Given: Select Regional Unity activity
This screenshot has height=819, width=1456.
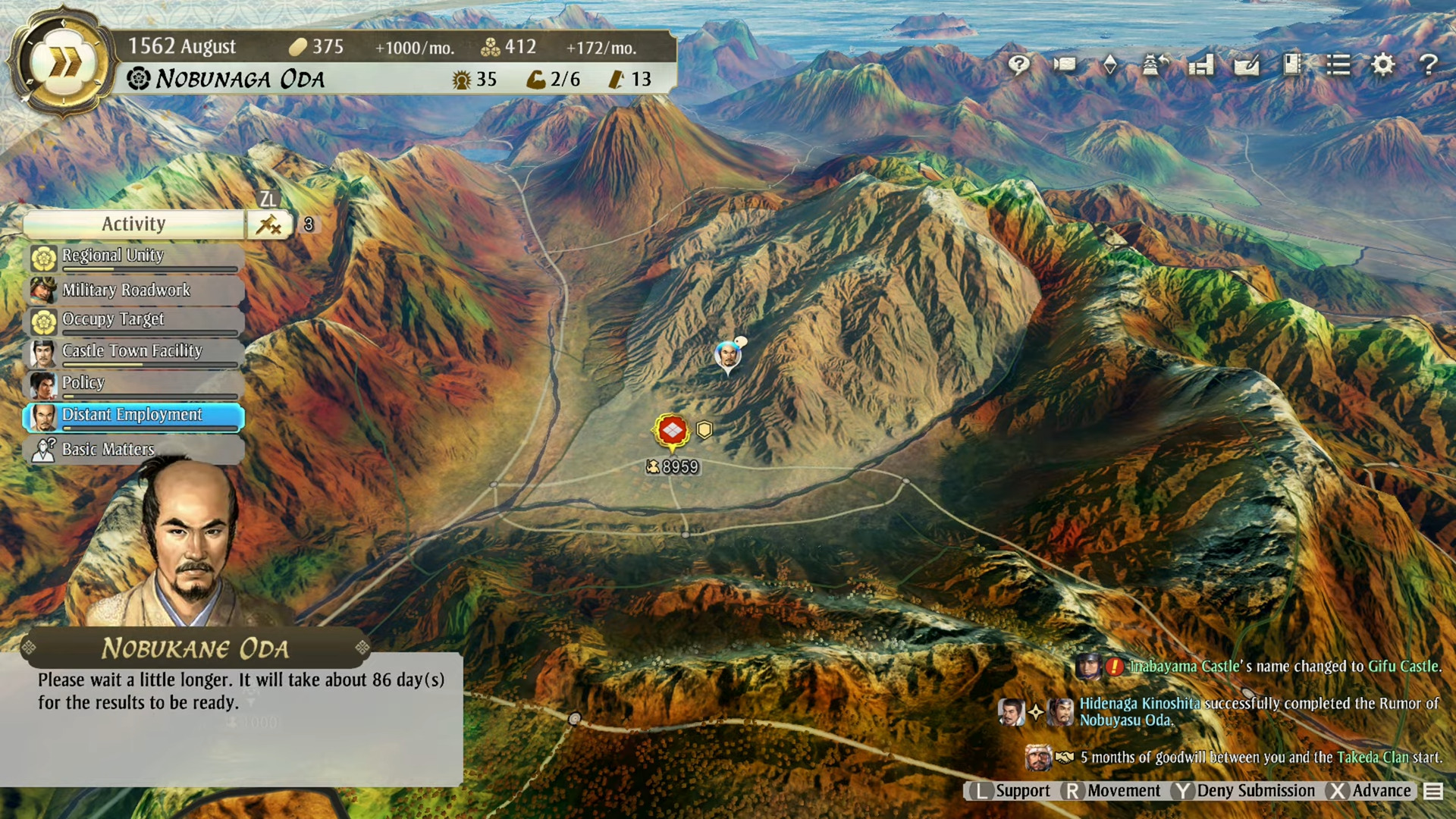Looking at the screenshot, I should tap(134, 257).
